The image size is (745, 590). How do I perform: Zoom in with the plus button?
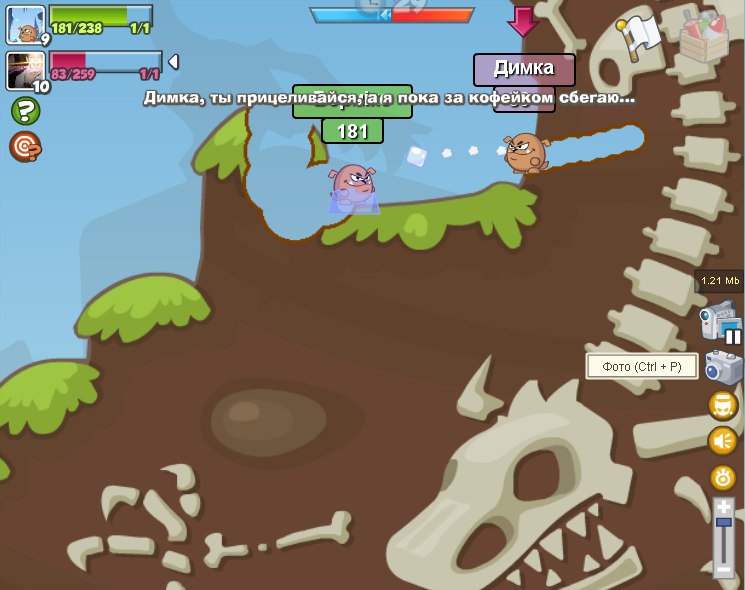point(724,508)
